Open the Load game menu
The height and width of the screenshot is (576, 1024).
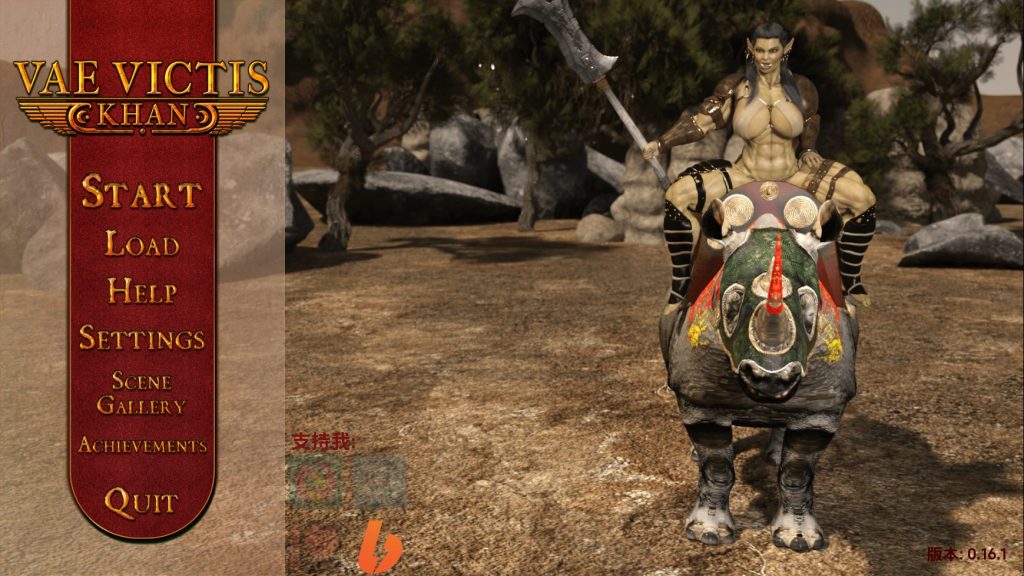point(142,244)
